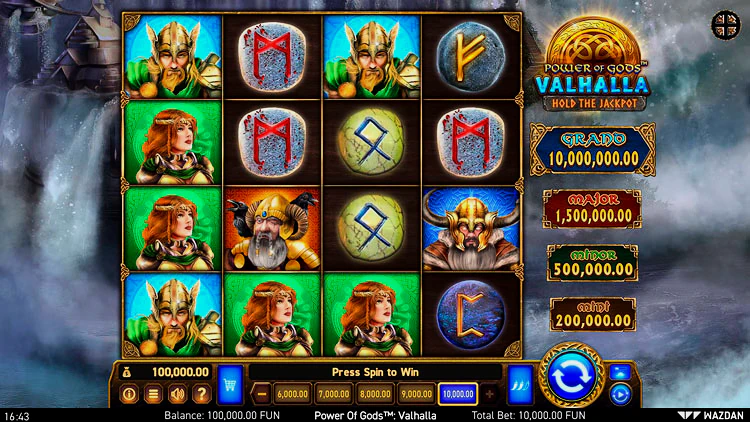The image size is (750, 422).
Task: Choose the 7,000.00 bet amount
Action: tap(333, 394)
